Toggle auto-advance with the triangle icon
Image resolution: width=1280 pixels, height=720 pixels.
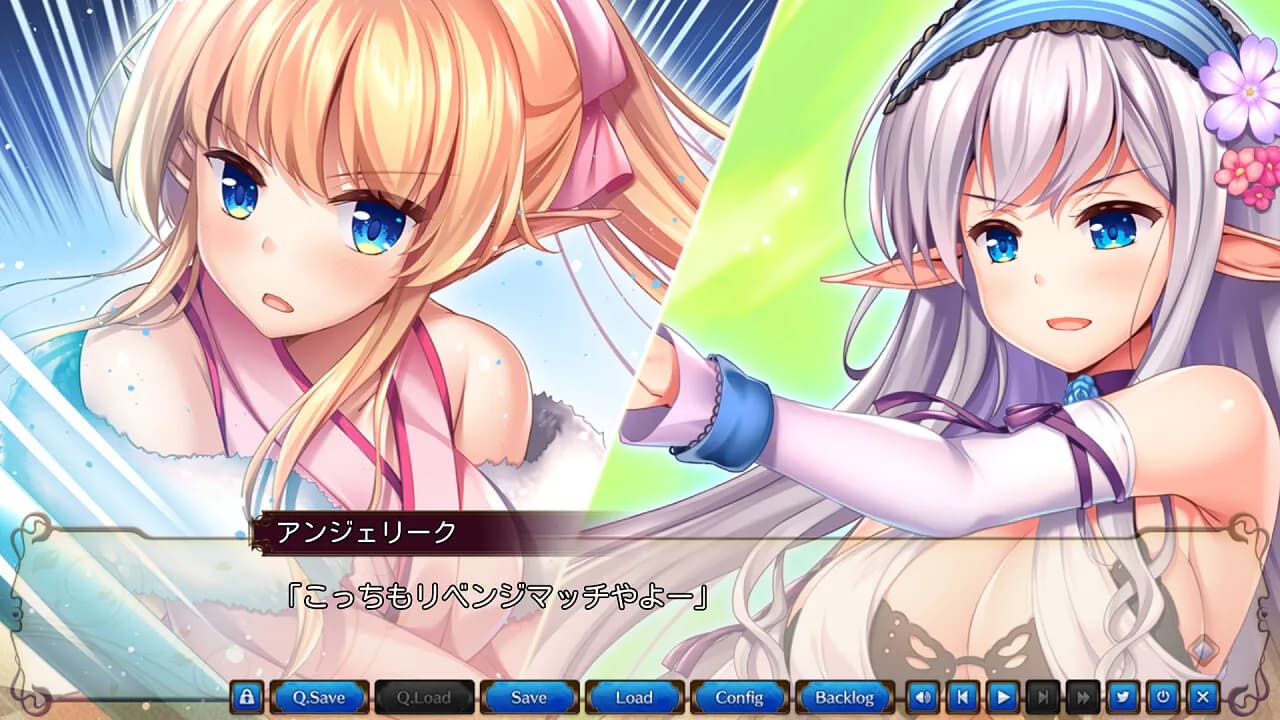coord(1003,697)
